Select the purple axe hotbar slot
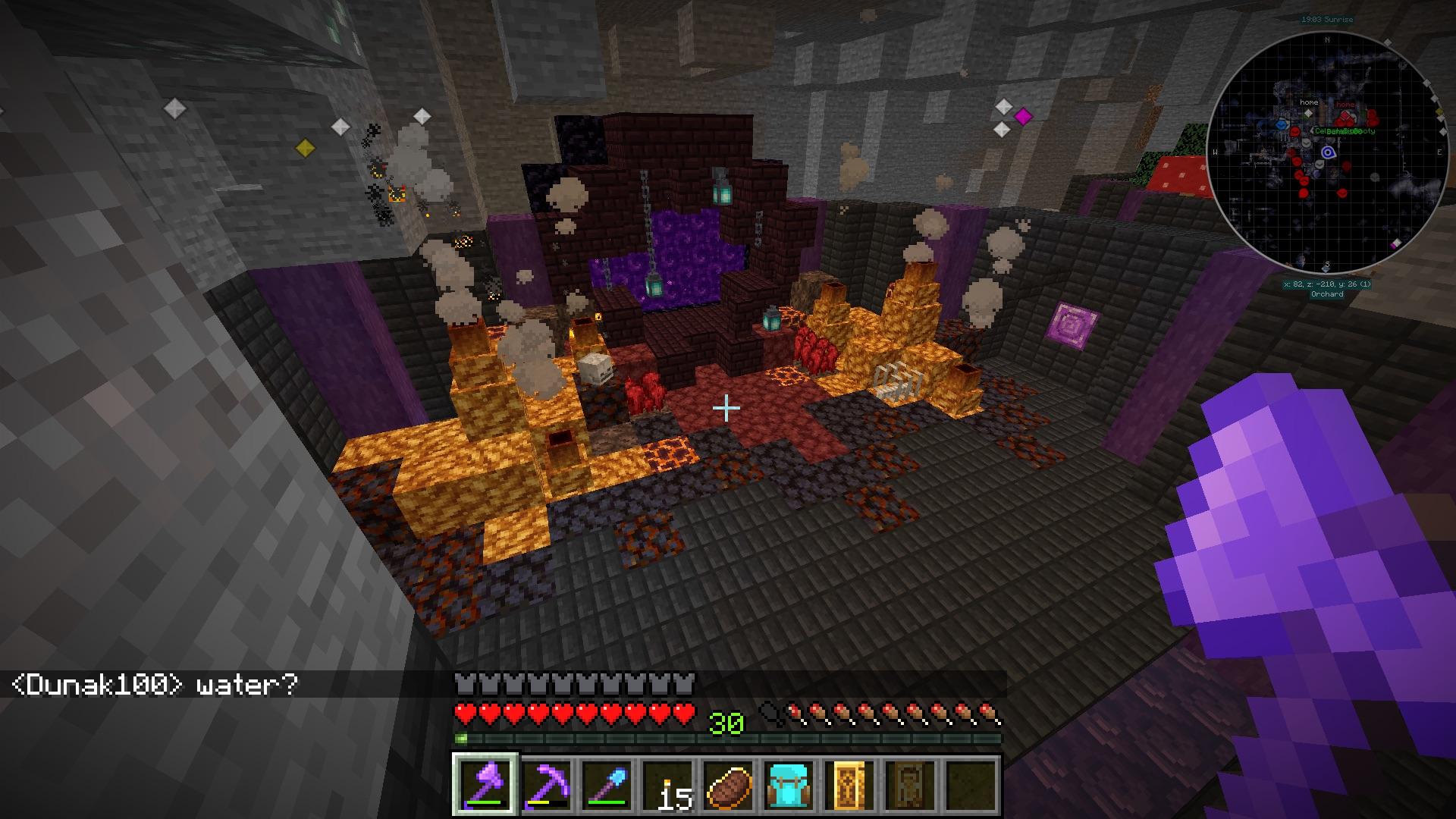Screen dimensions: 1456x819 point(485,785)
